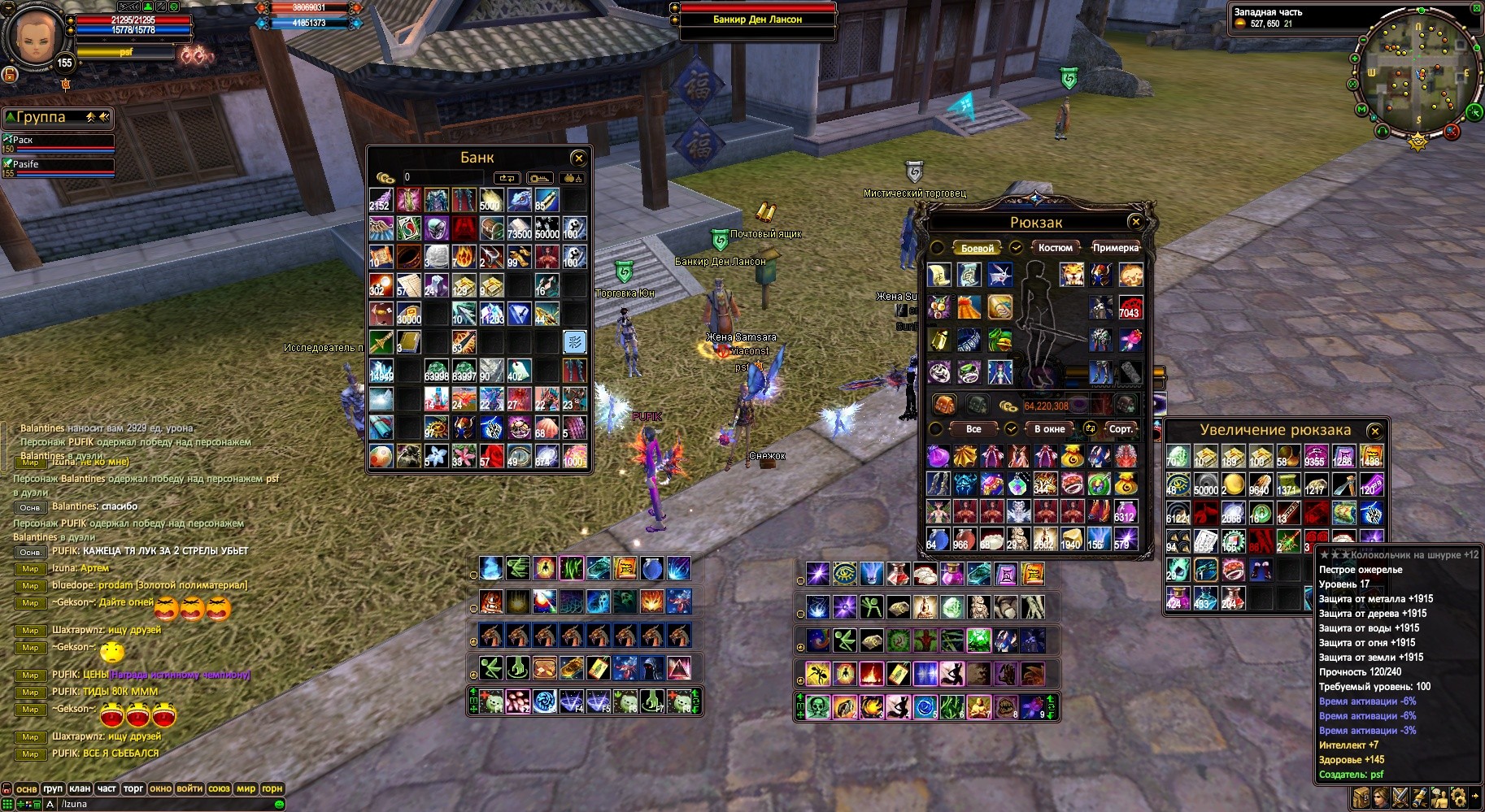Click the chat input field
The height and width of the screenshot is (812, 1485).
pyautogui.click(x=163, y=804)
